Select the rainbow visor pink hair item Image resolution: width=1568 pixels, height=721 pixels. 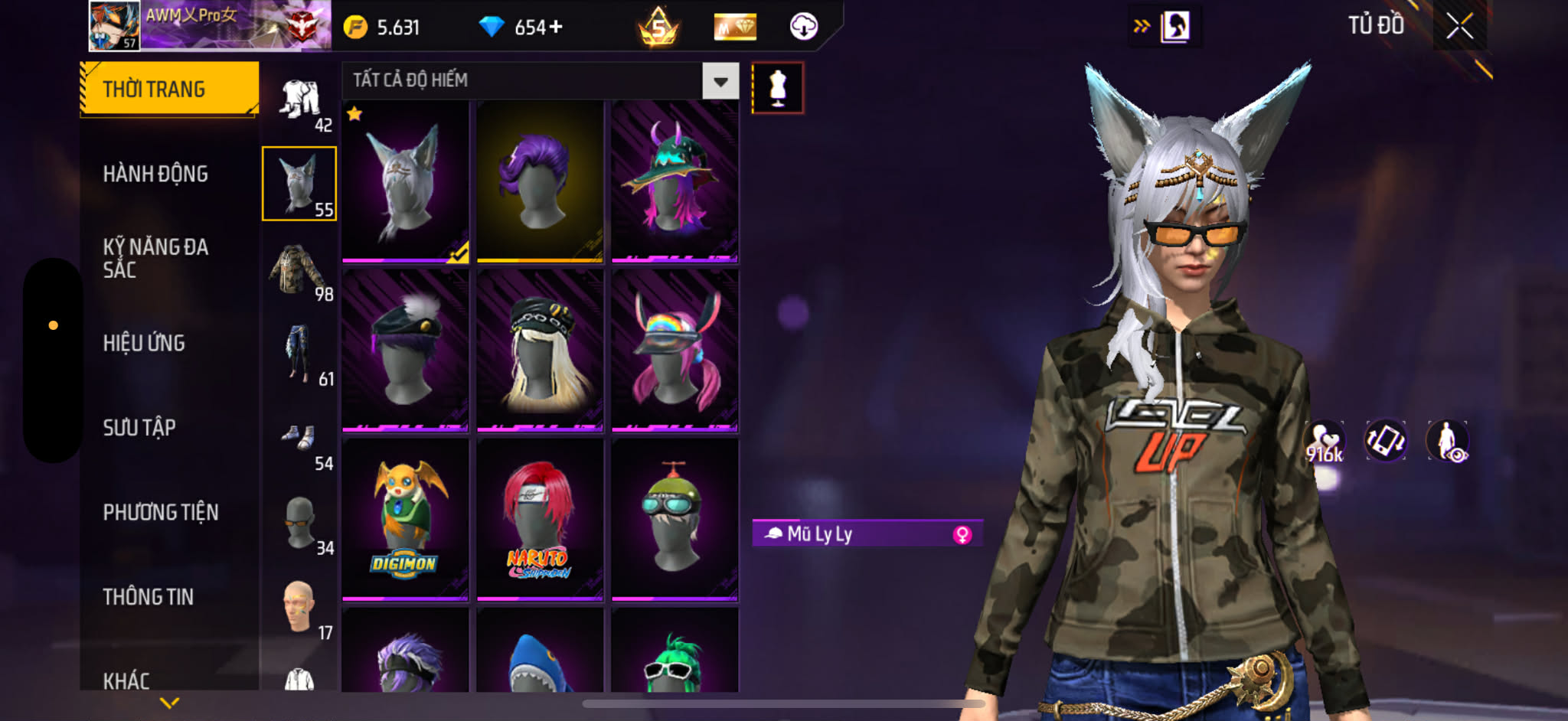[x=675, y=350]
